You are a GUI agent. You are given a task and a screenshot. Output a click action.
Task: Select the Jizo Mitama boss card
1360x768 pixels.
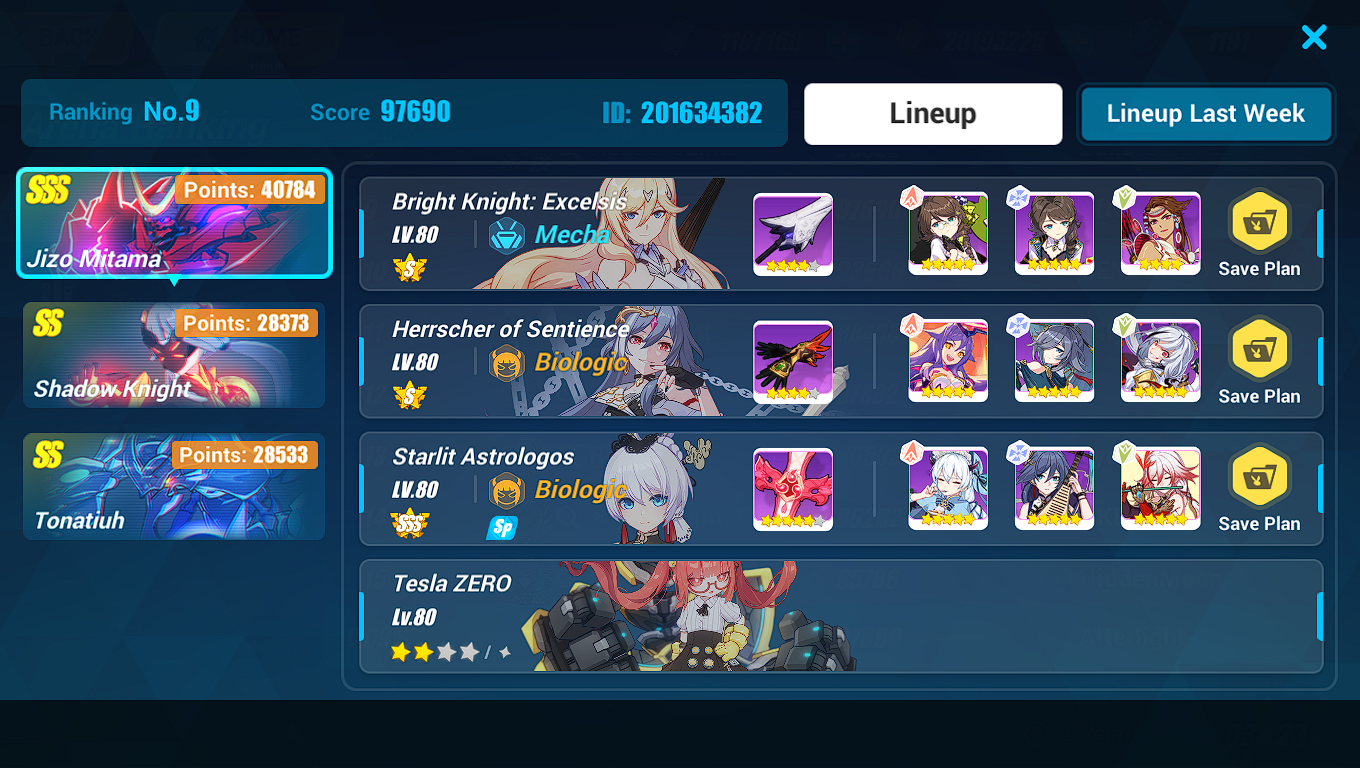click(174, 223)
